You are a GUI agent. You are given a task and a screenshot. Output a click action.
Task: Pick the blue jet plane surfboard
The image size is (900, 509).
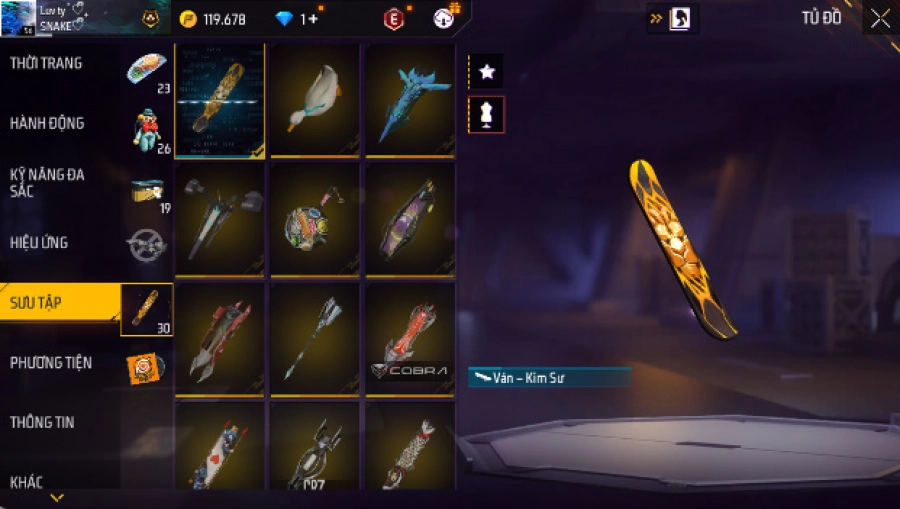pos(410,100)
